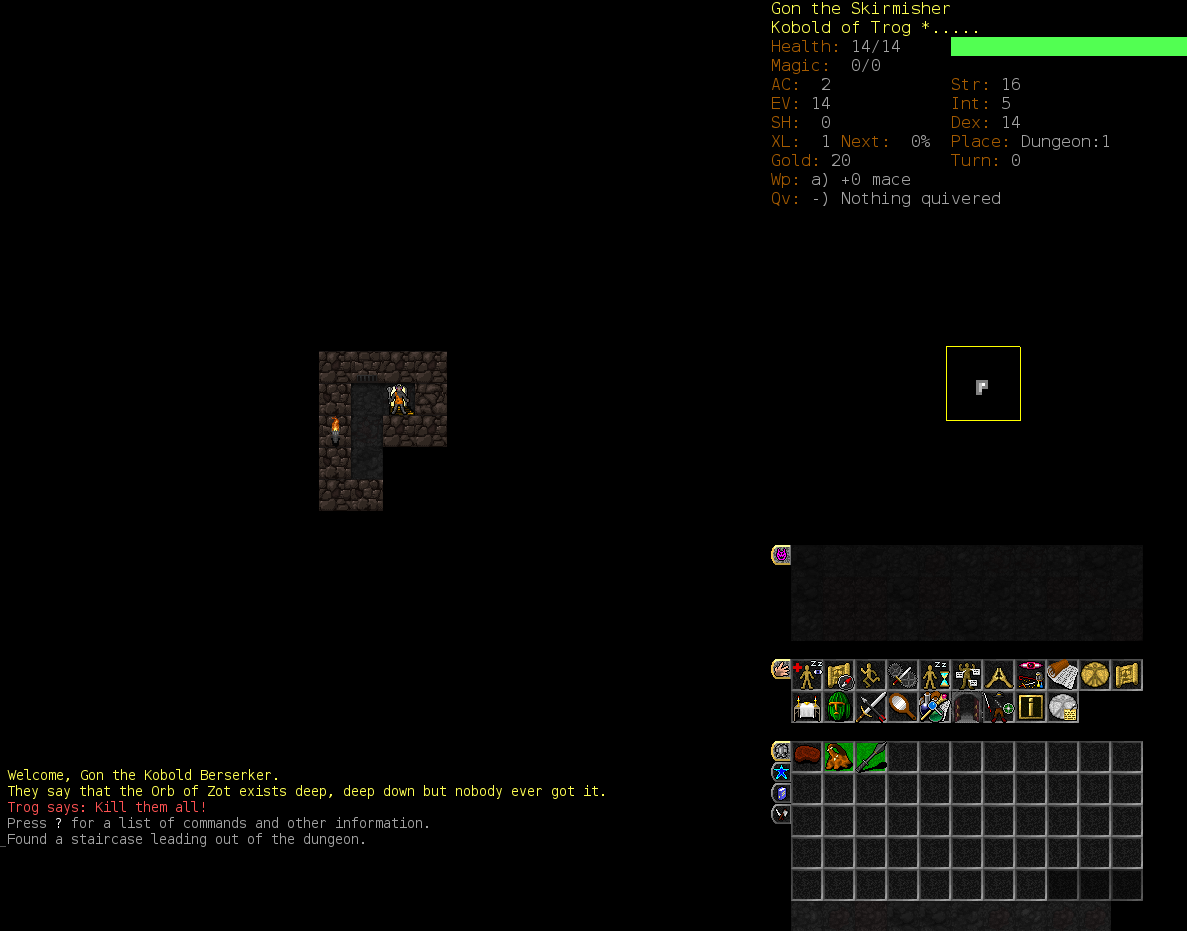1187x931 pixels.
Task: Select the crossed sword and arrow icon
Action: coord(871,708)
